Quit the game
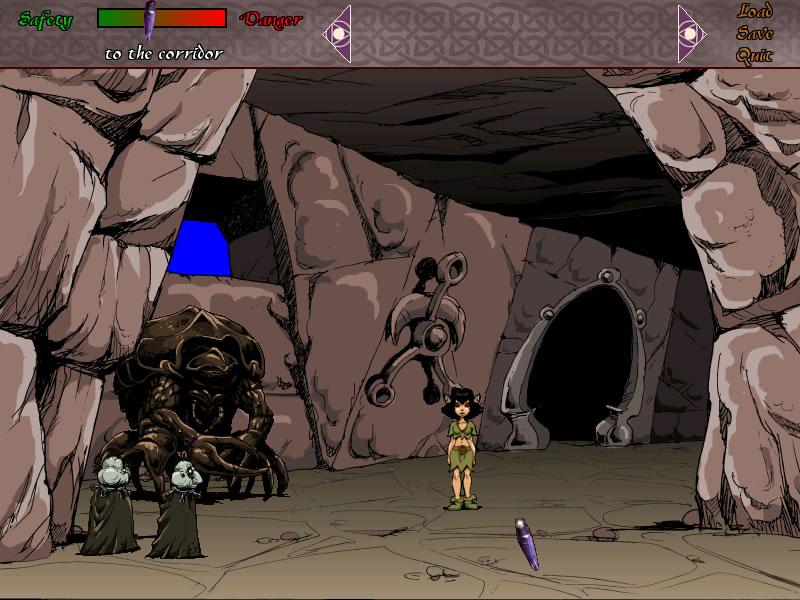 pyautogui.click(x=755, y=55)
